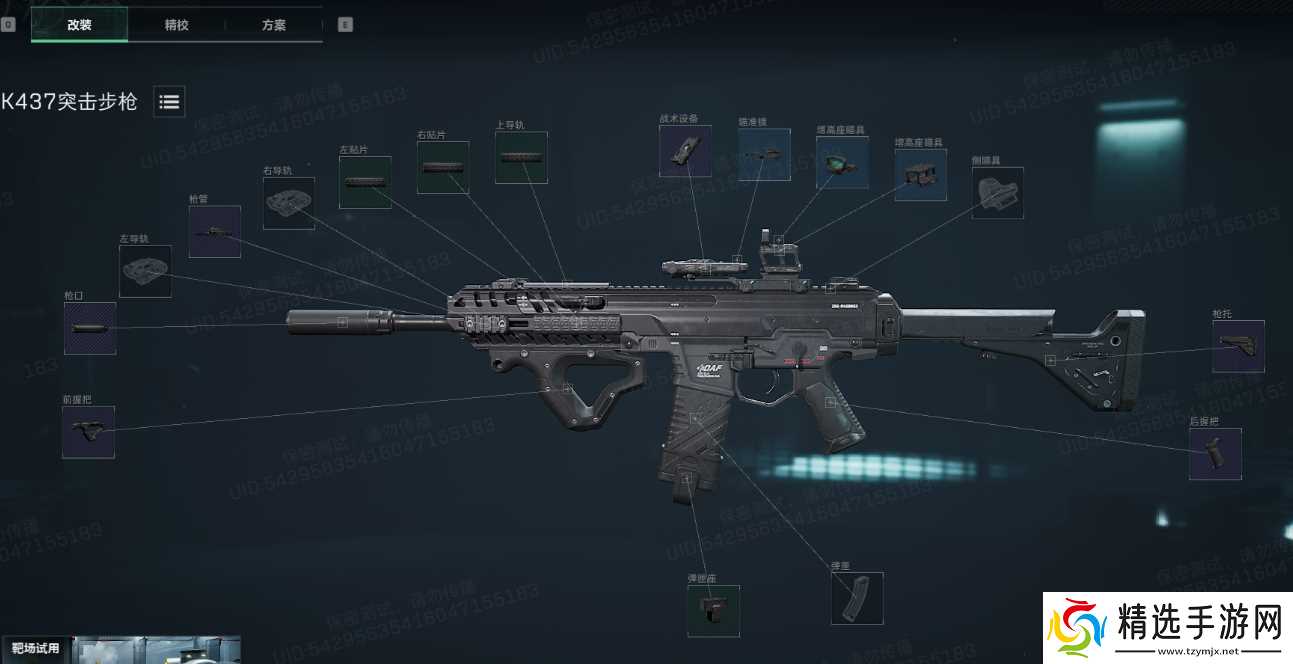Select the 后握把 rear grip slot
This screenshot has height=664, width=1293.
tap(1215, 454)
